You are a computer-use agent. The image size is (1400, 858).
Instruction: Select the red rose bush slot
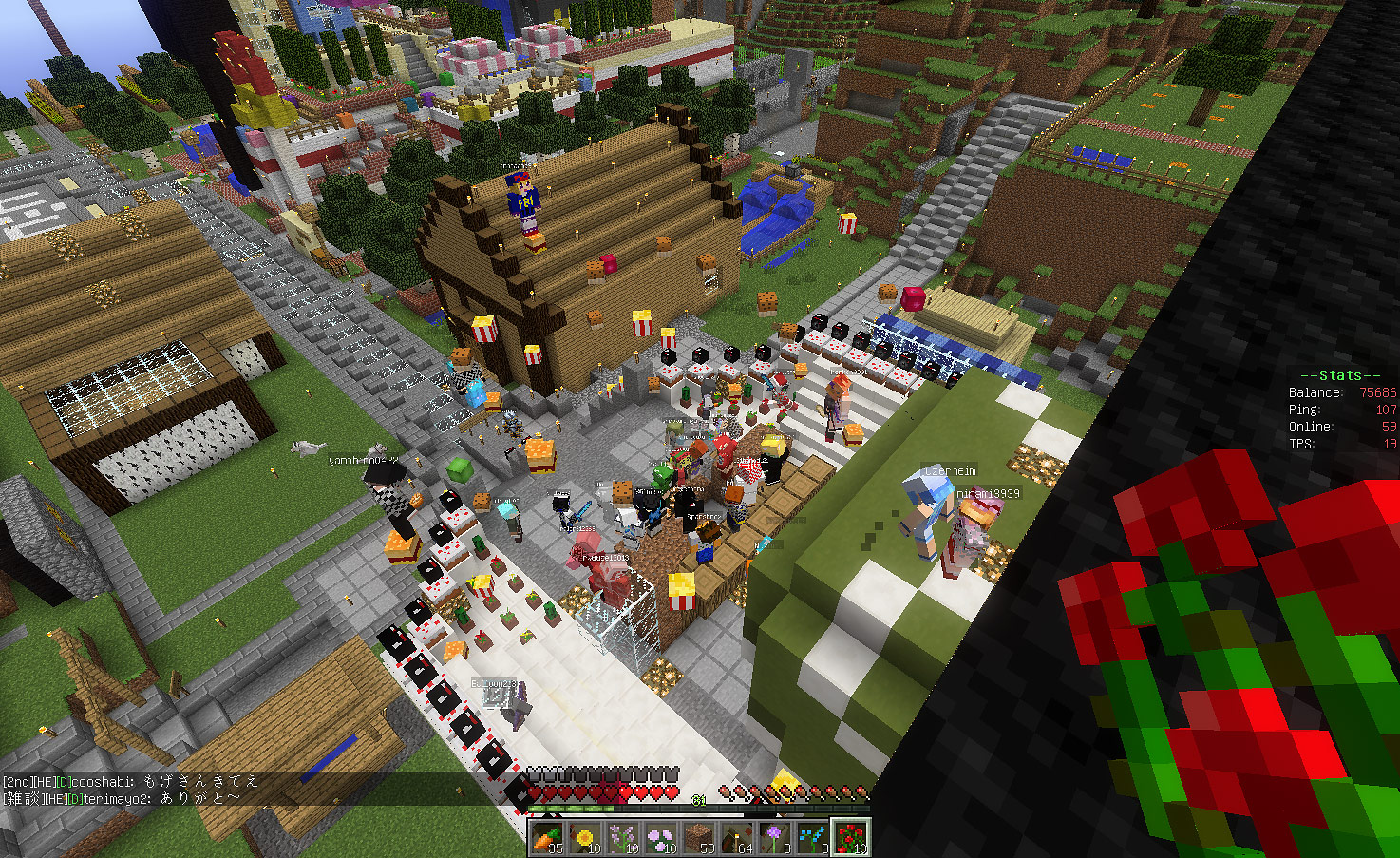click(850, 837)
